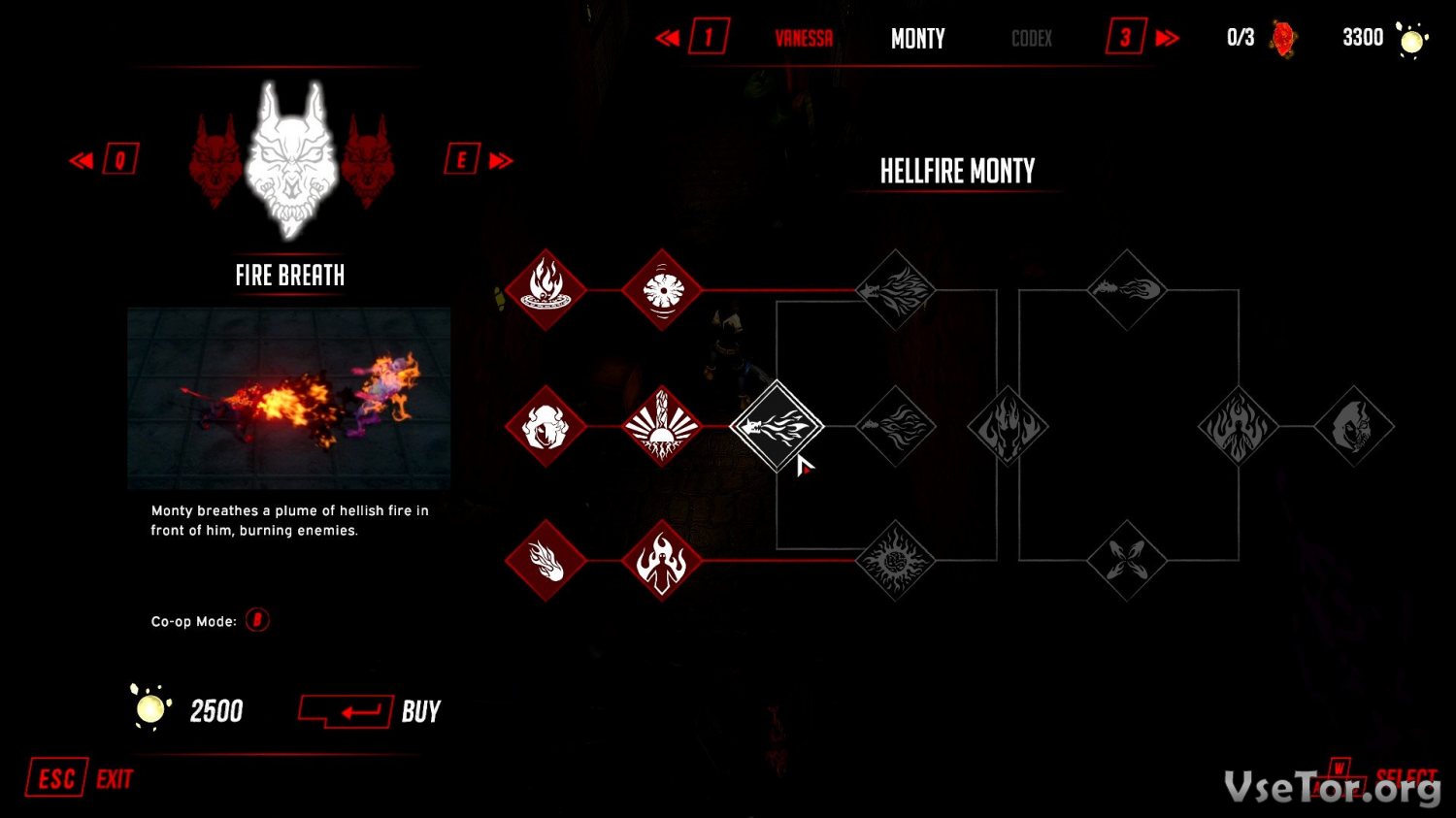Choose the locked flaming demon head node

click(1009, 426)
